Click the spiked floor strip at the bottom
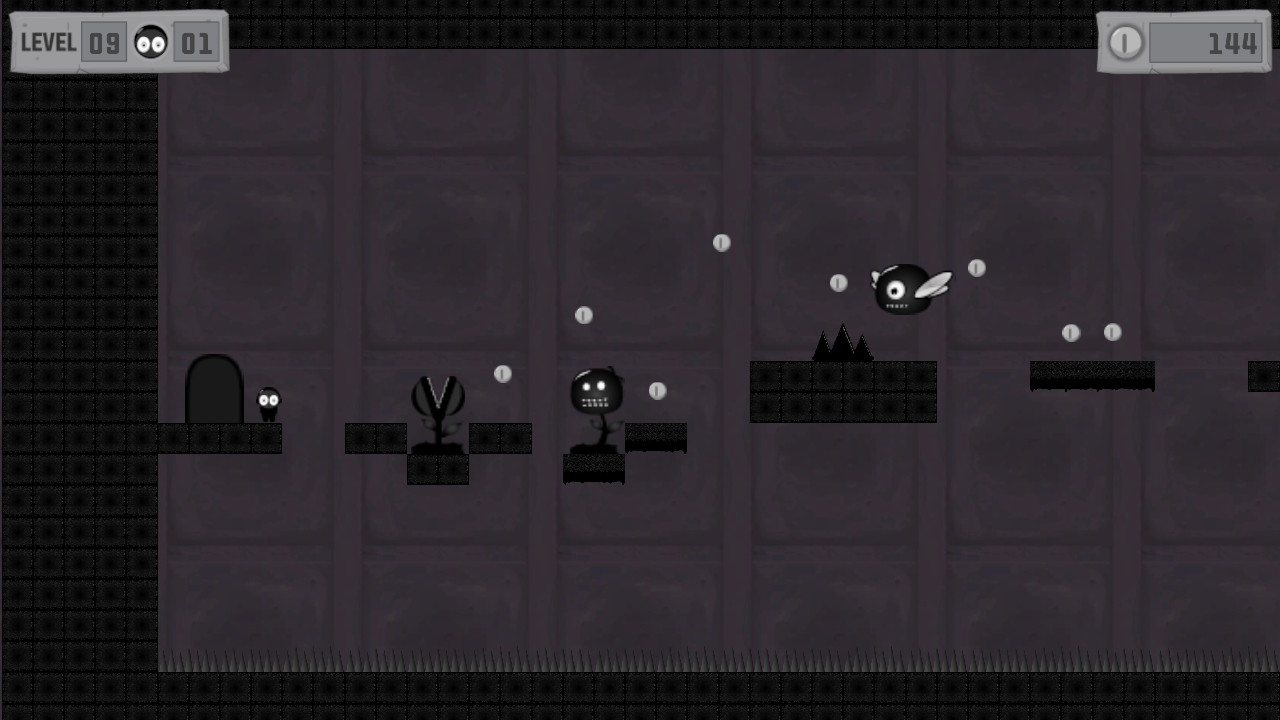The width and height of the screenshot is (1280, 720). tap(640, 666)
